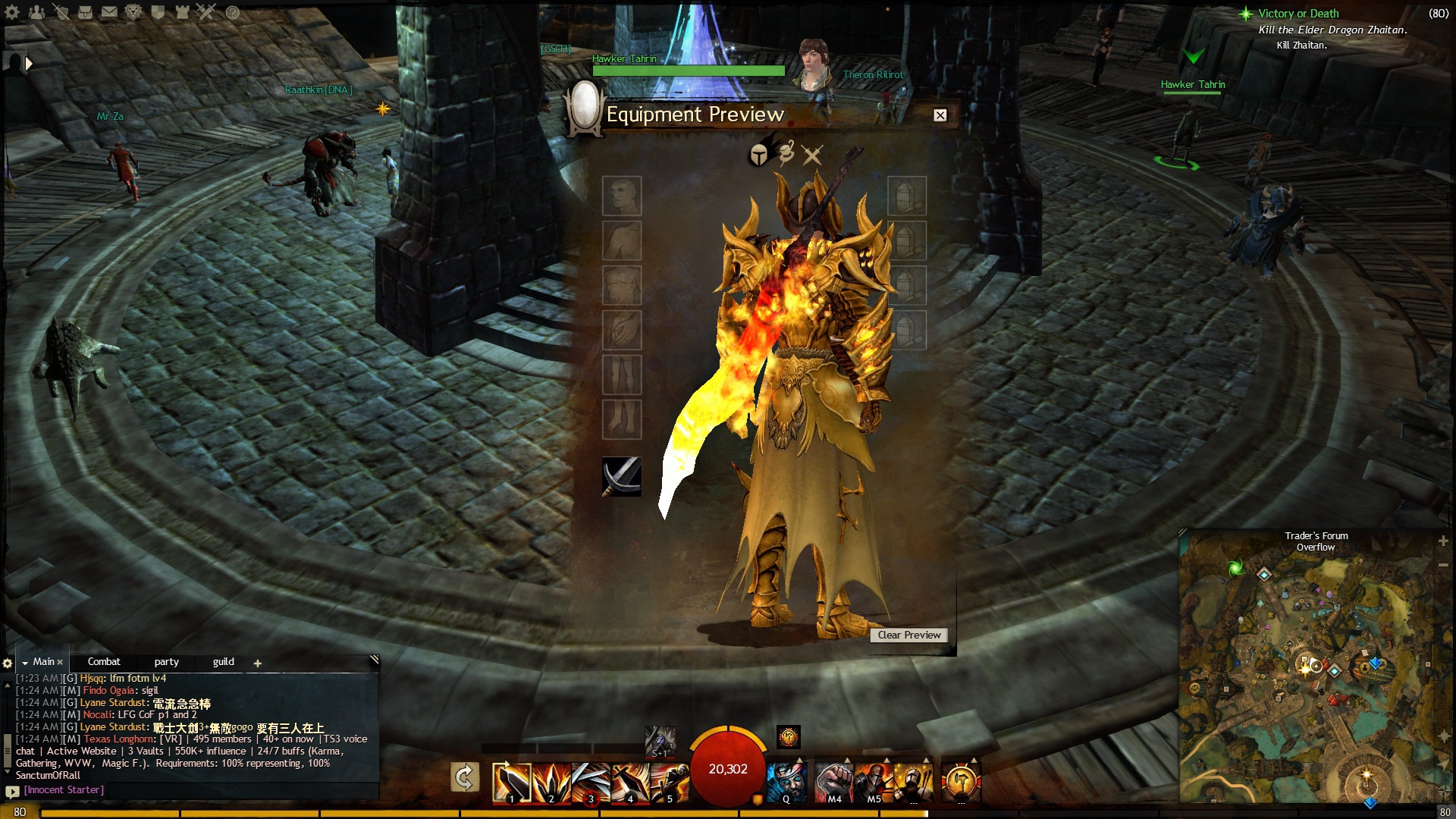Image resolution: width=1456 pixels, height=819 pixels.
Task: Open the Black Lion Trading lion icon
Action: click(x=133, y=12)
